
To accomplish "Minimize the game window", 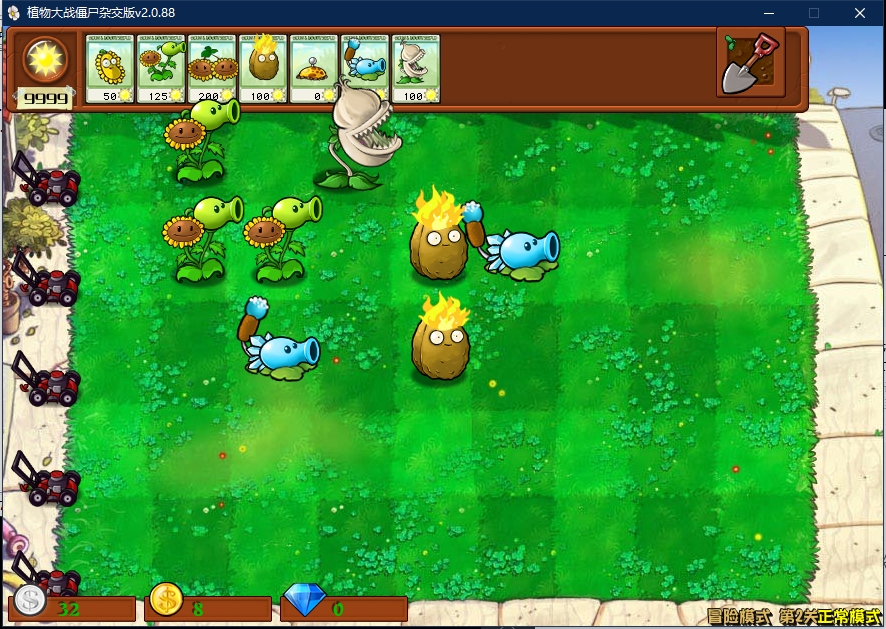I will click(x=768, y=13).
